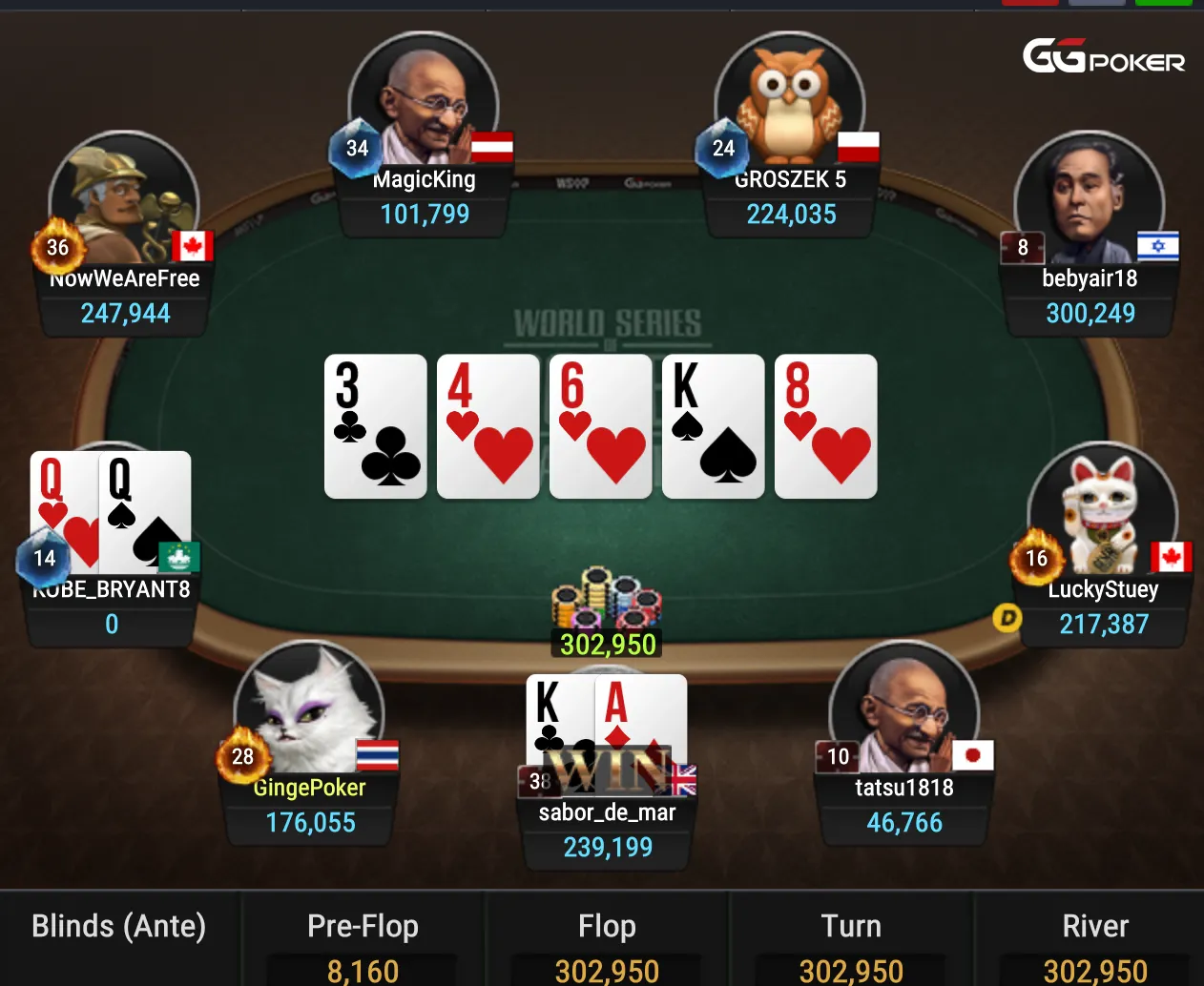Click the GGPoker logo
Screen dimensions: 1204x986
[1104, 57]
